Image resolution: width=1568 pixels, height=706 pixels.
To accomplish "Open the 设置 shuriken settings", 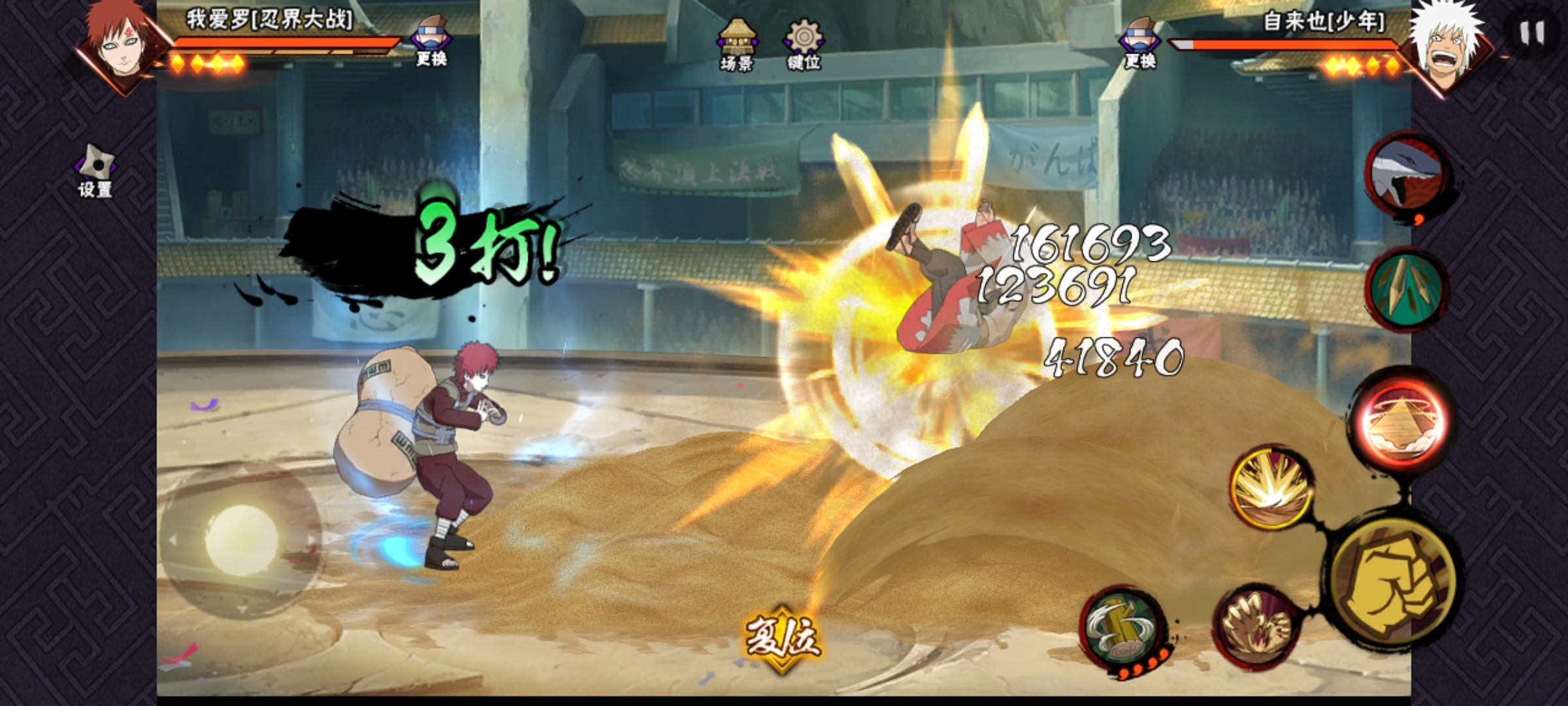I will [96, 171].
